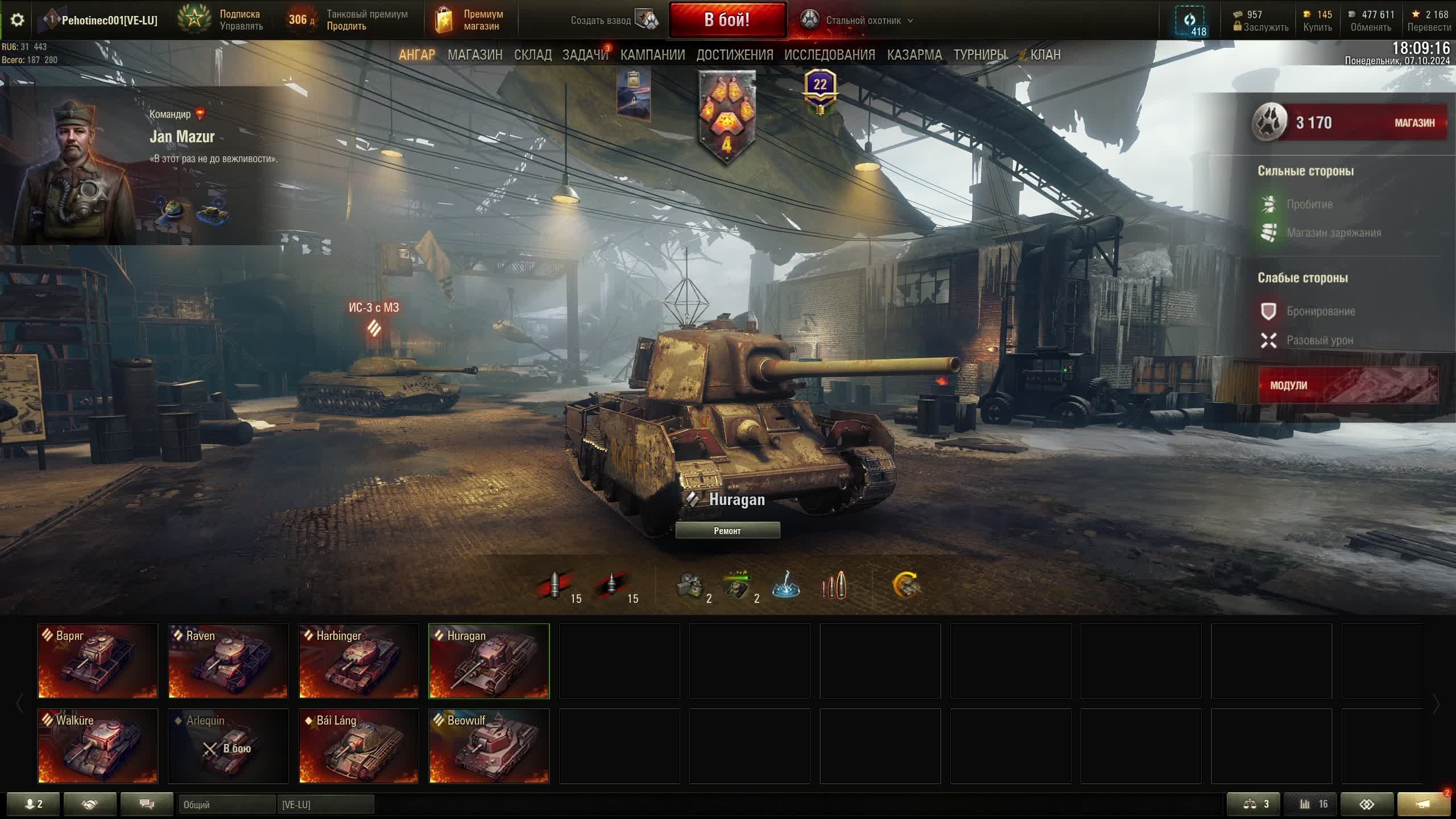
Task: Switch to the МАГАЗИН tab
Action: pyautogui.click(x=475, y=55)
